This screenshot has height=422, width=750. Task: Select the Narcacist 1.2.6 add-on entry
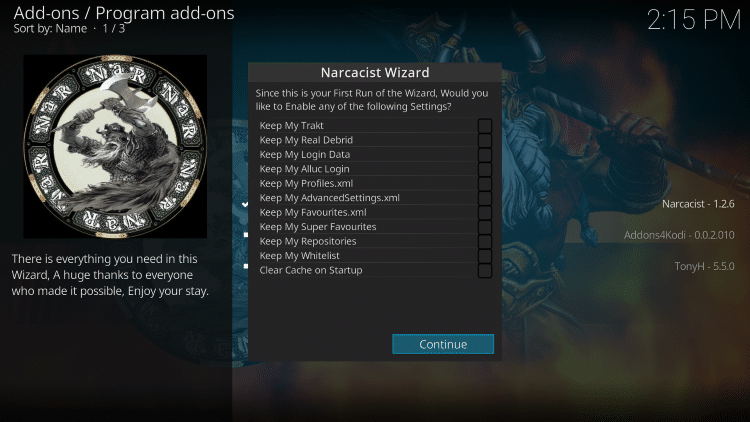699,205
